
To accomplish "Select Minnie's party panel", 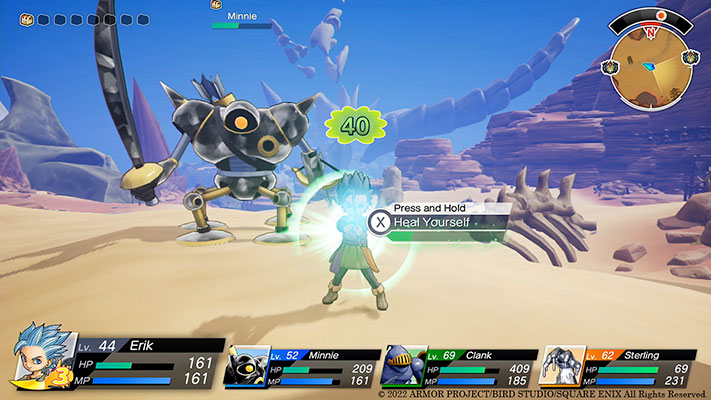I will coord(304,367).
